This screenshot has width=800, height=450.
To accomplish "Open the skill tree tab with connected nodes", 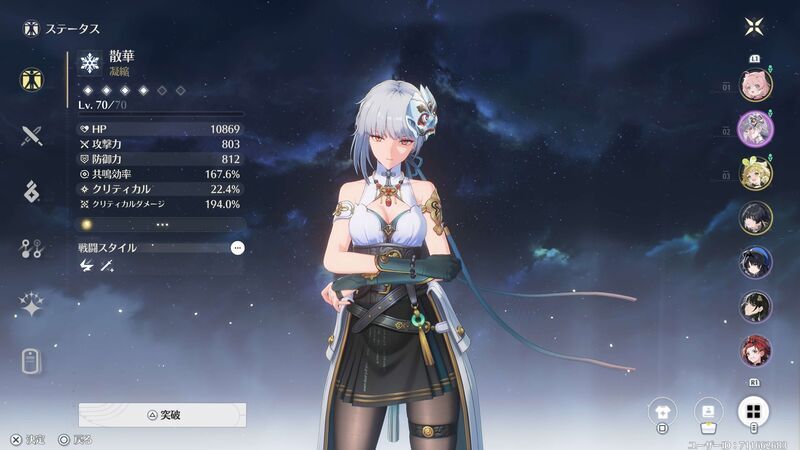I will pos(32,249).
